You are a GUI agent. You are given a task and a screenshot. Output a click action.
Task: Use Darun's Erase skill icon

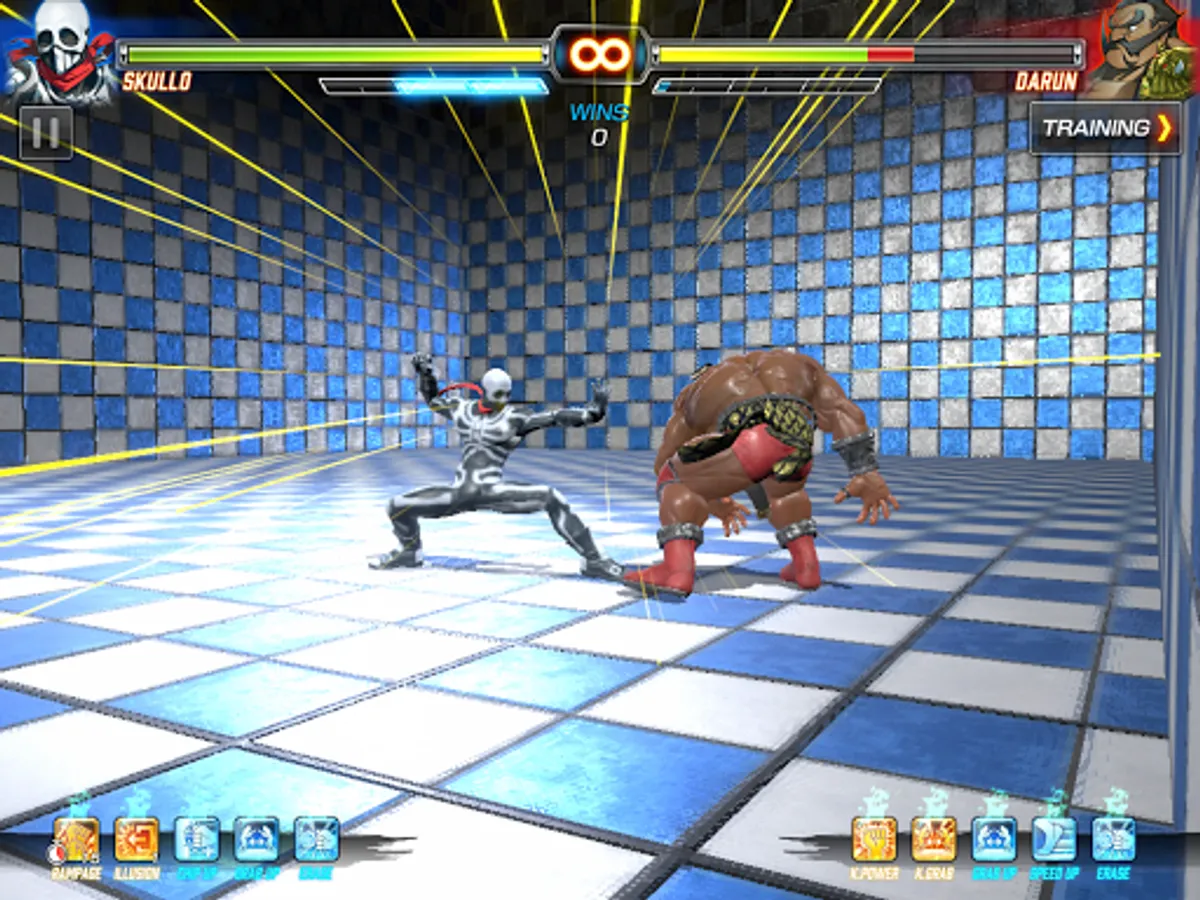point(1113,839)
